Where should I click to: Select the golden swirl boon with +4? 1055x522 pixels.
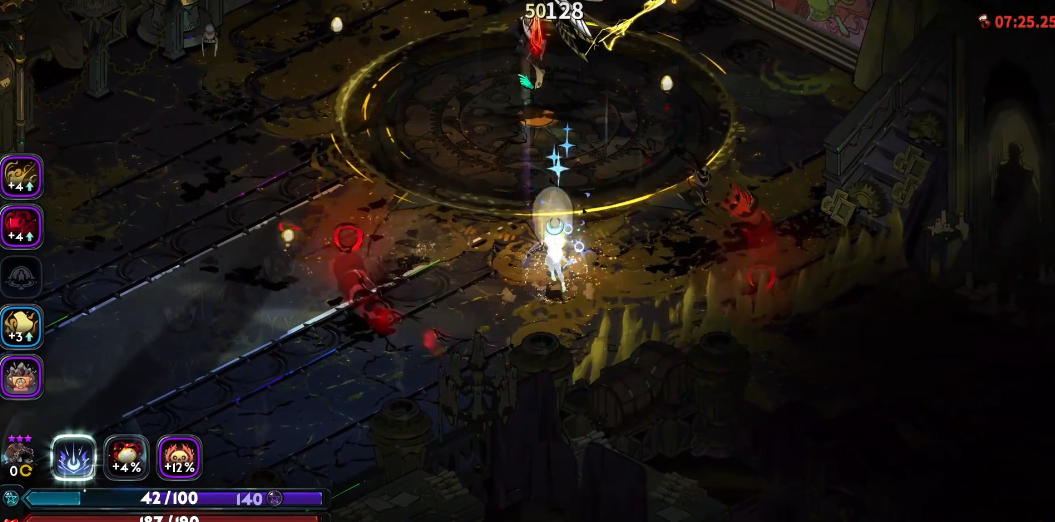[x=21, y=177]
